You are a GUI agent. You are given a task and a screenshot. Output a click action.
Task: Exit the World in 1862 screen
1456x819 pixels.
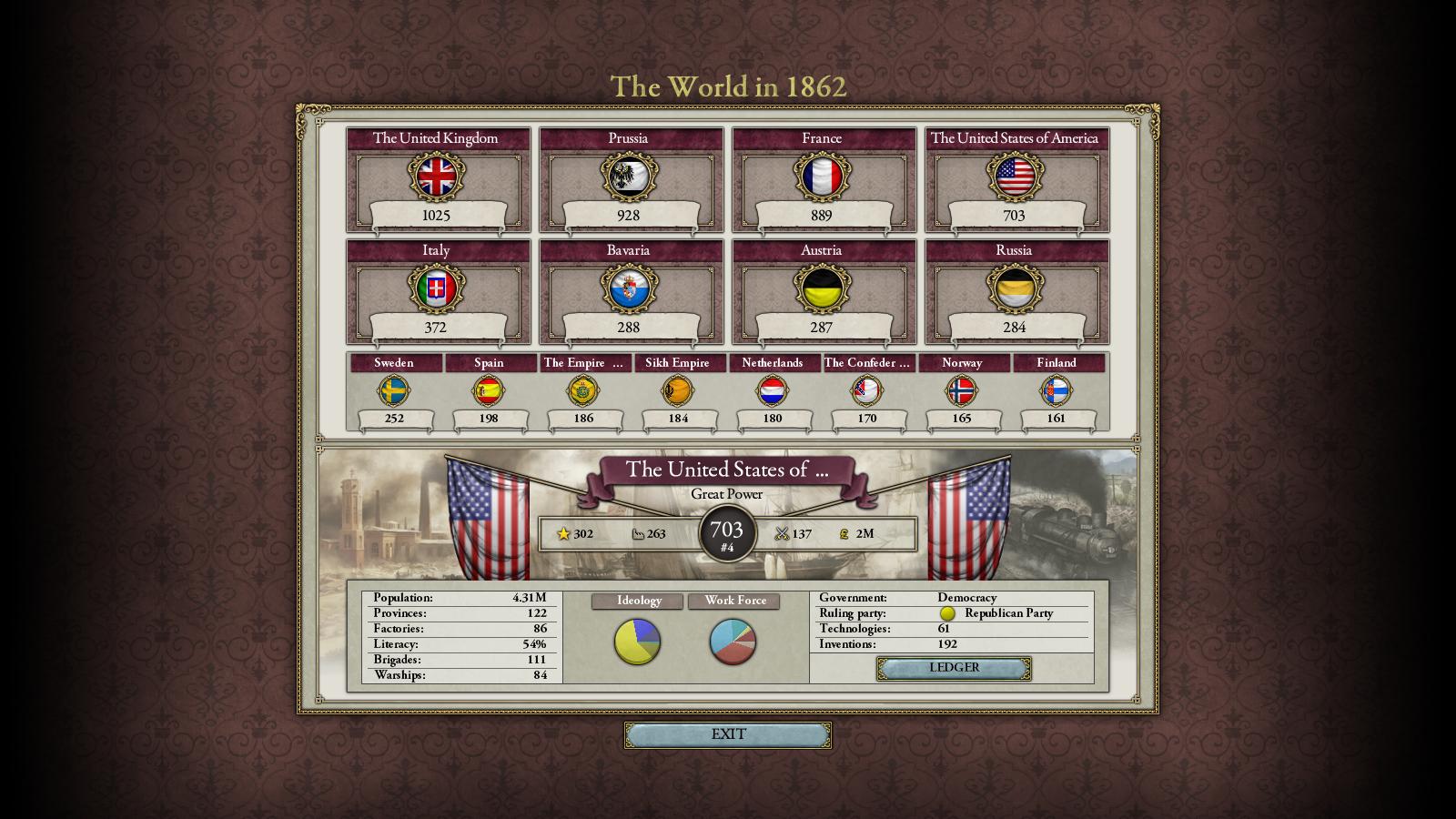point(727,734)
